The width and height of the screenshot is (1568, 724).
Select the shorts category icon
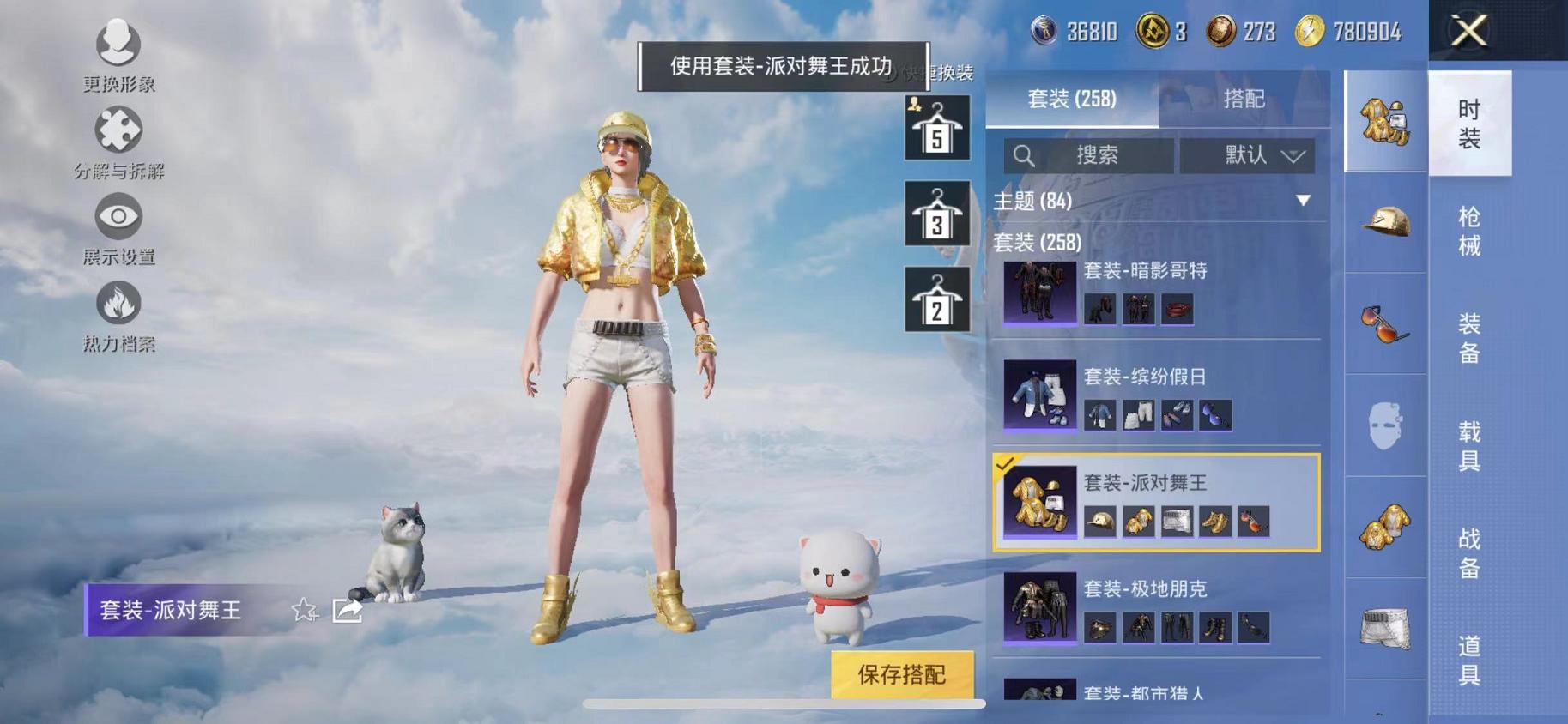(1384, 628)
